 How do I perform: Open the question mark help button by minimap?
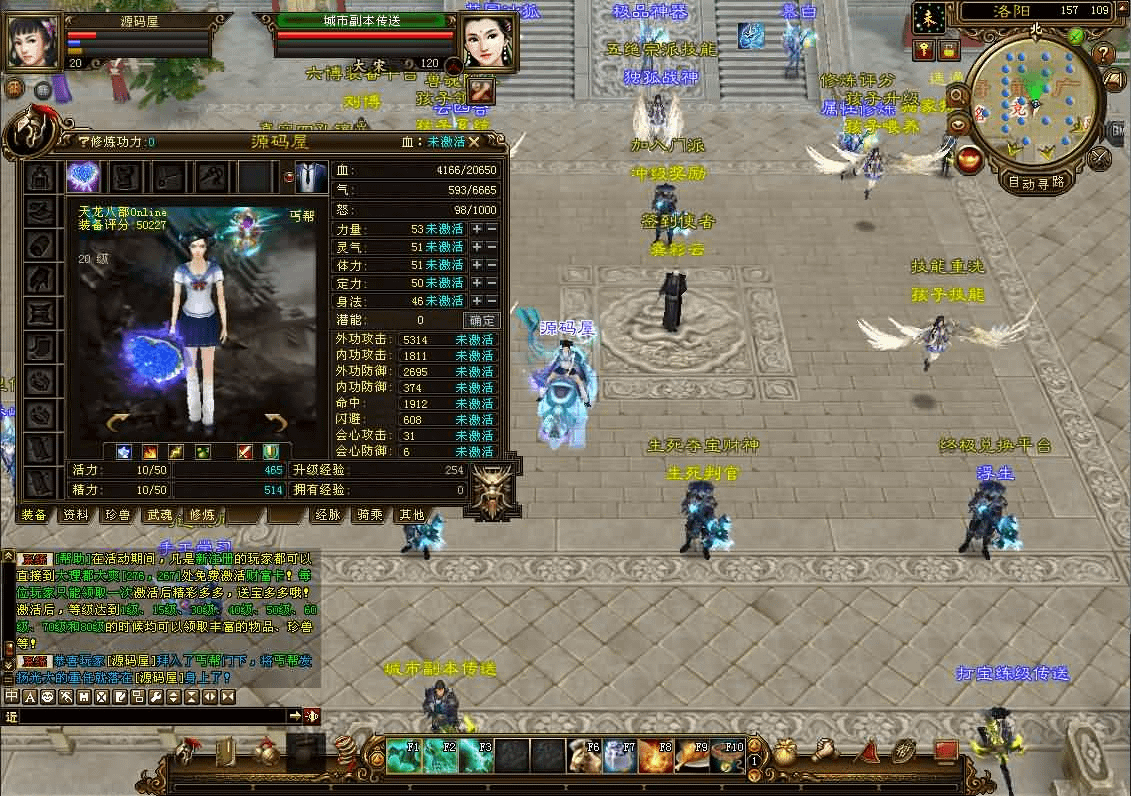pyautogui.click(x=1103, y=53)
